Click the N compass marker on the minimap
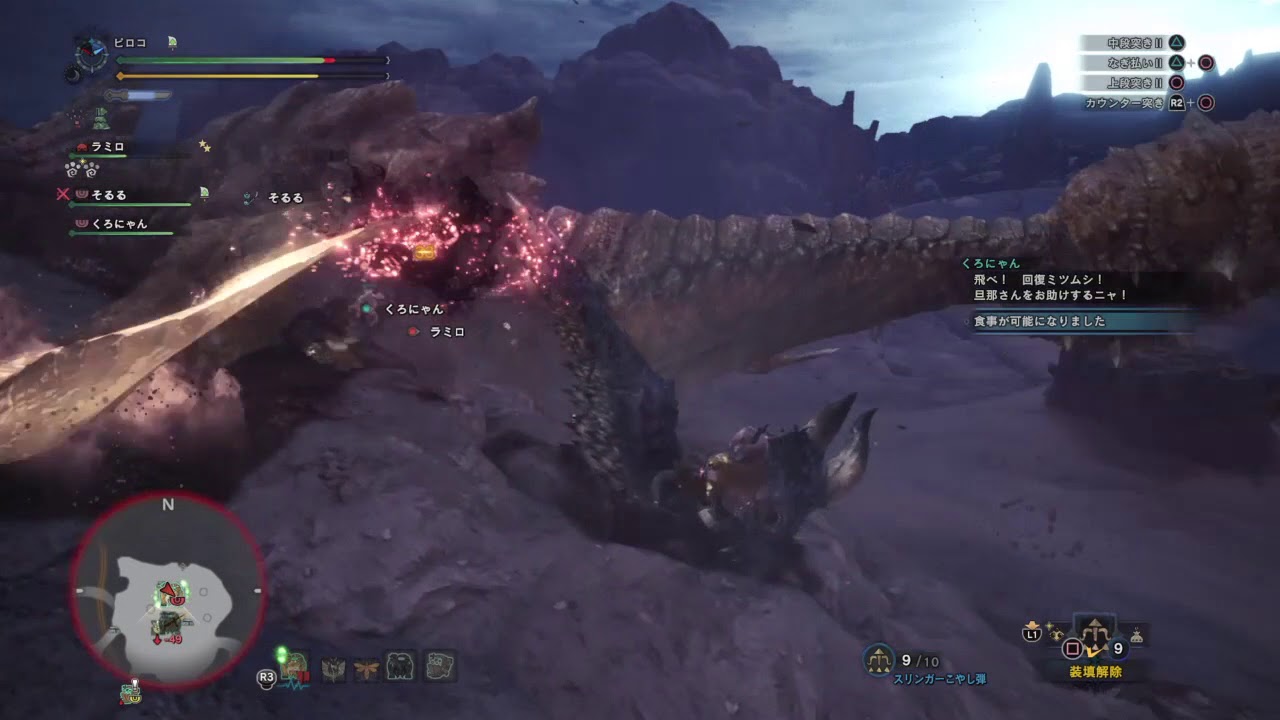 (167, 505)
